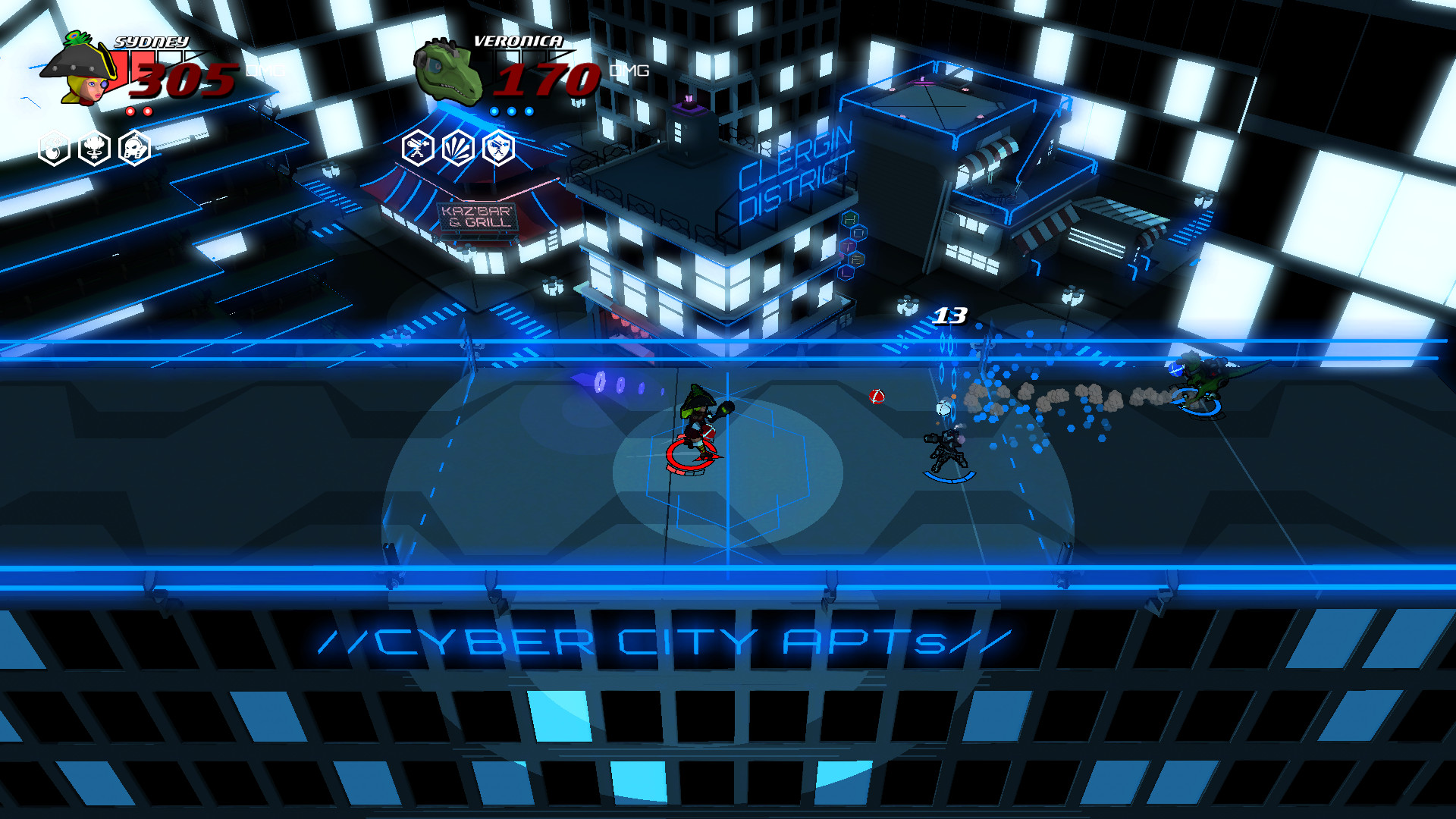
Task: Select Sydney's bomb ability icon
Action: [x=53, y=149]
